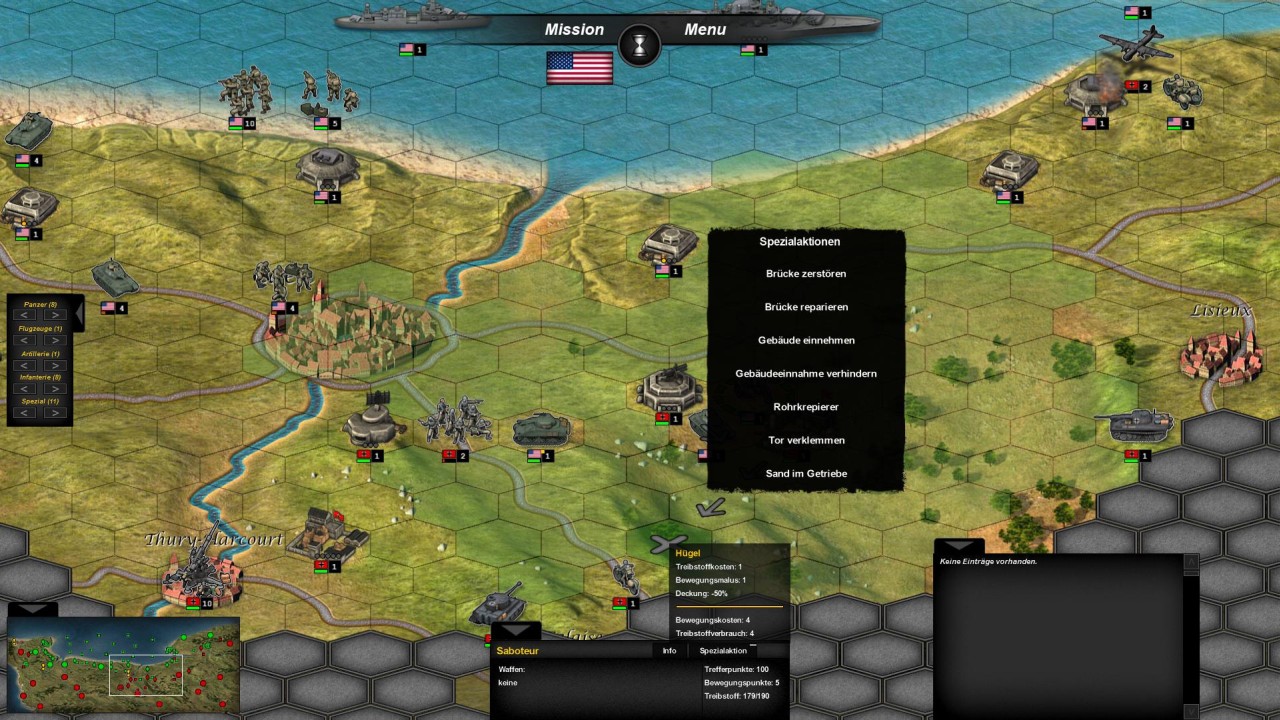Screen dimensions: 1280x720
Task: Go to the previous Infanterie unit
Action: pos(24,388)
